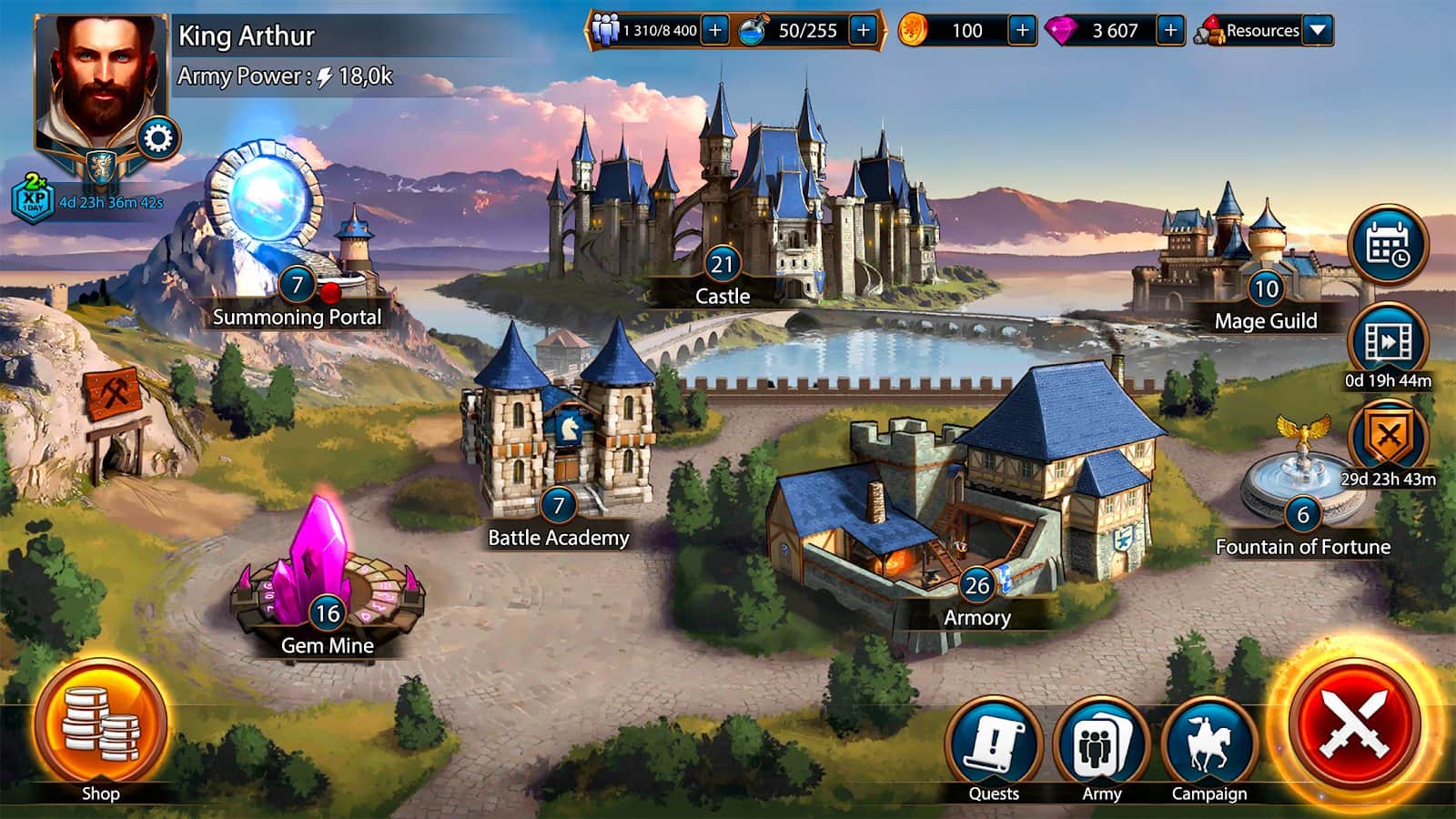Buy more gems with the plus button
This screenshot has height=819, width=1456.
coord(1170,31)
